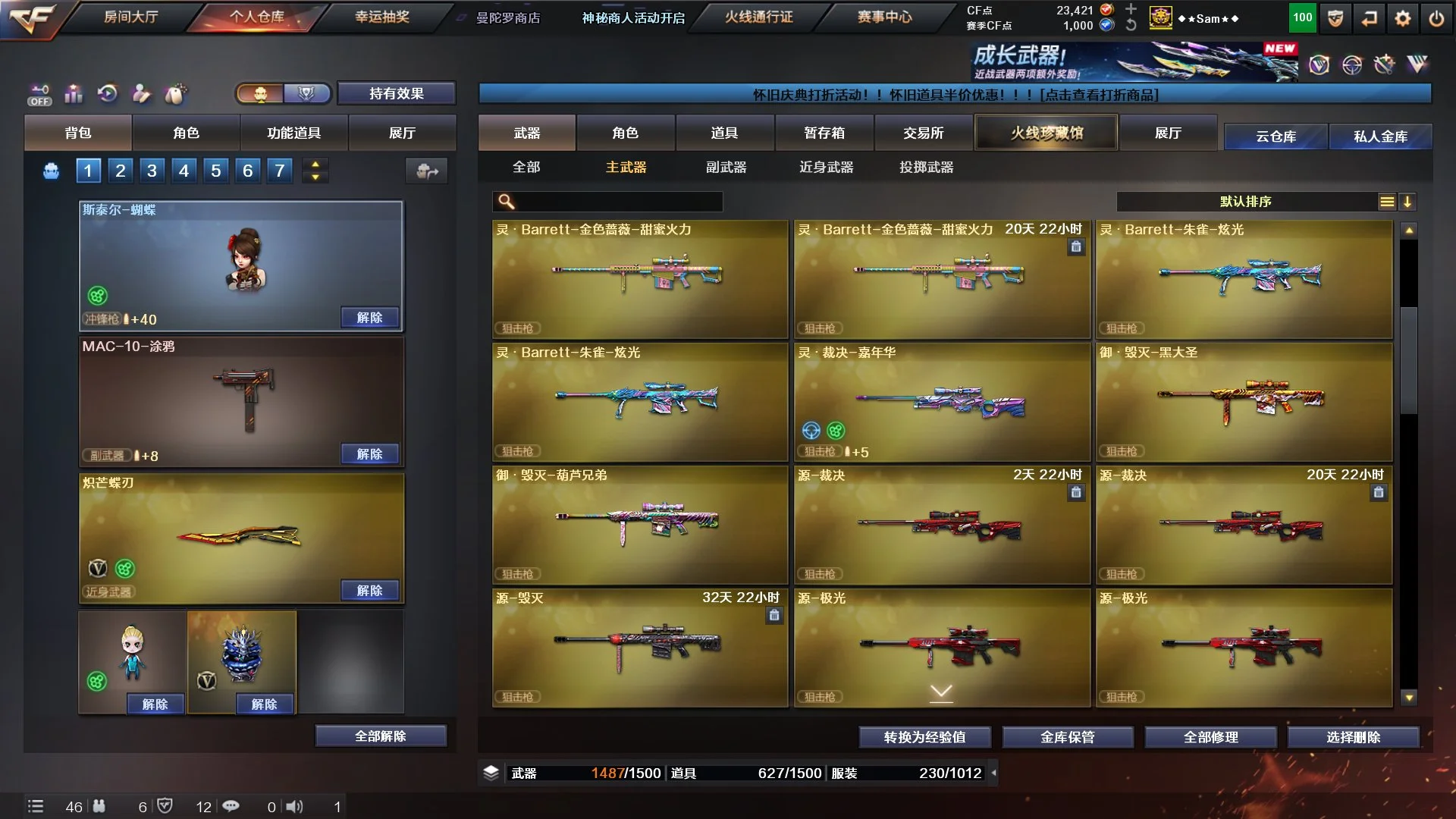The width and height of the screenshot is (1456, 819).
Task: Click 转换为经验值 button
Action: pos(924,737)
